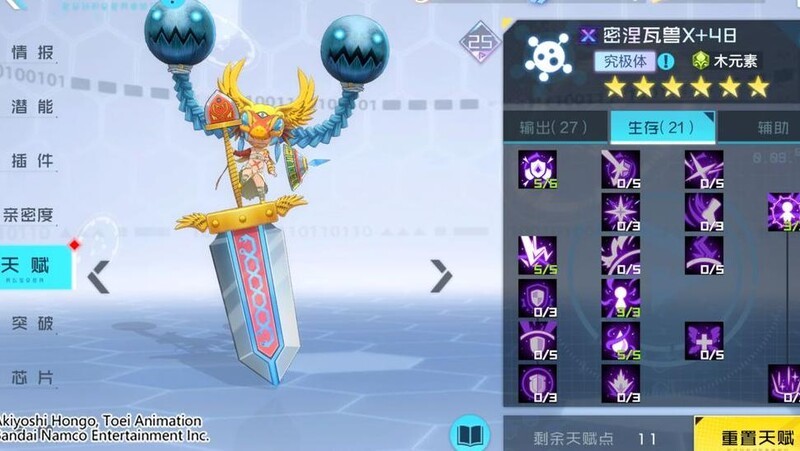Select the highlighted 天赋 talent entry

30,267
